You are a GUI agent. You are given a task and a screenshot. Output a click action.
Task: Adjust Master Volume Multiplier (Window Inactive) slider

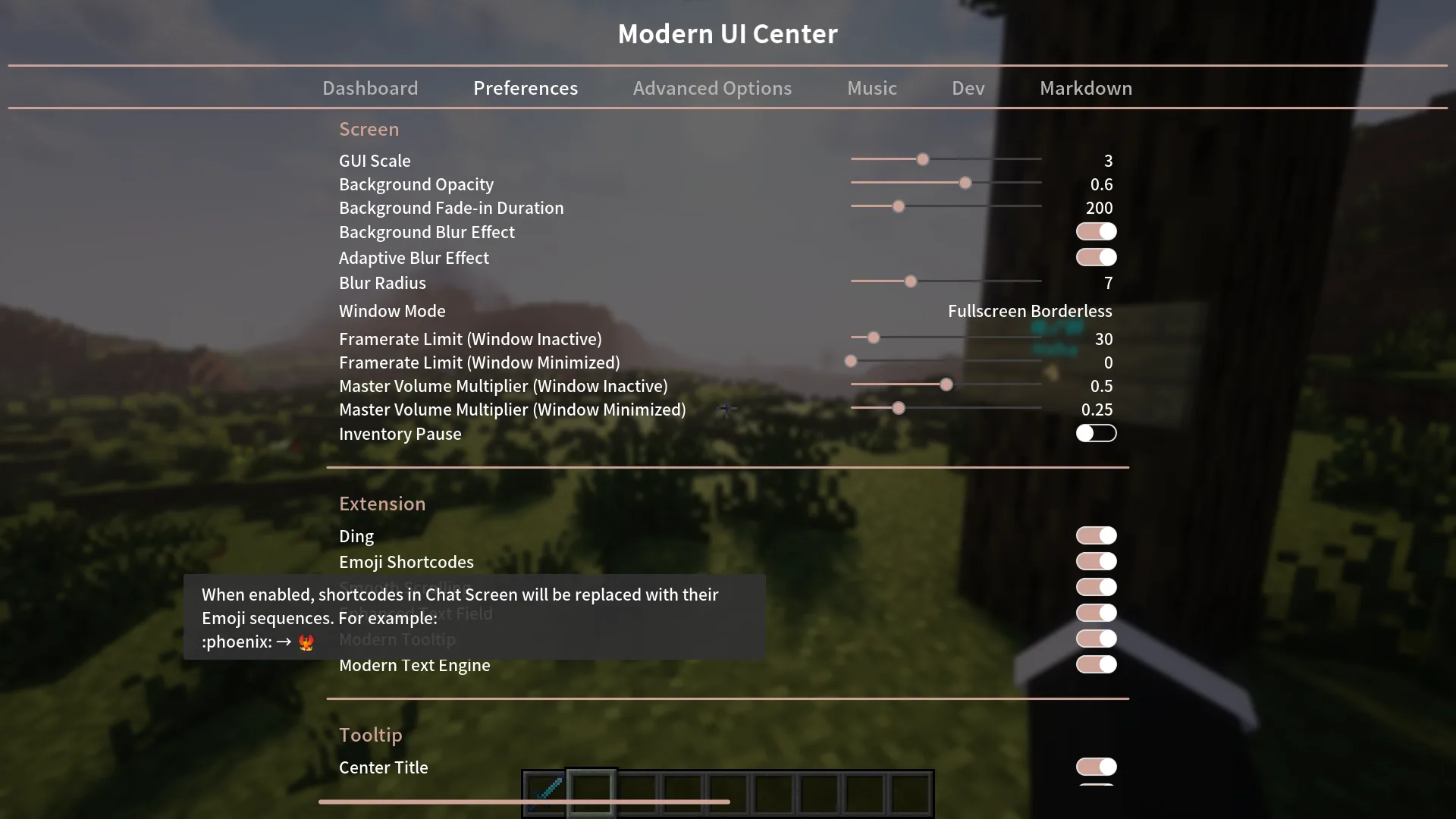coord(946,384)
